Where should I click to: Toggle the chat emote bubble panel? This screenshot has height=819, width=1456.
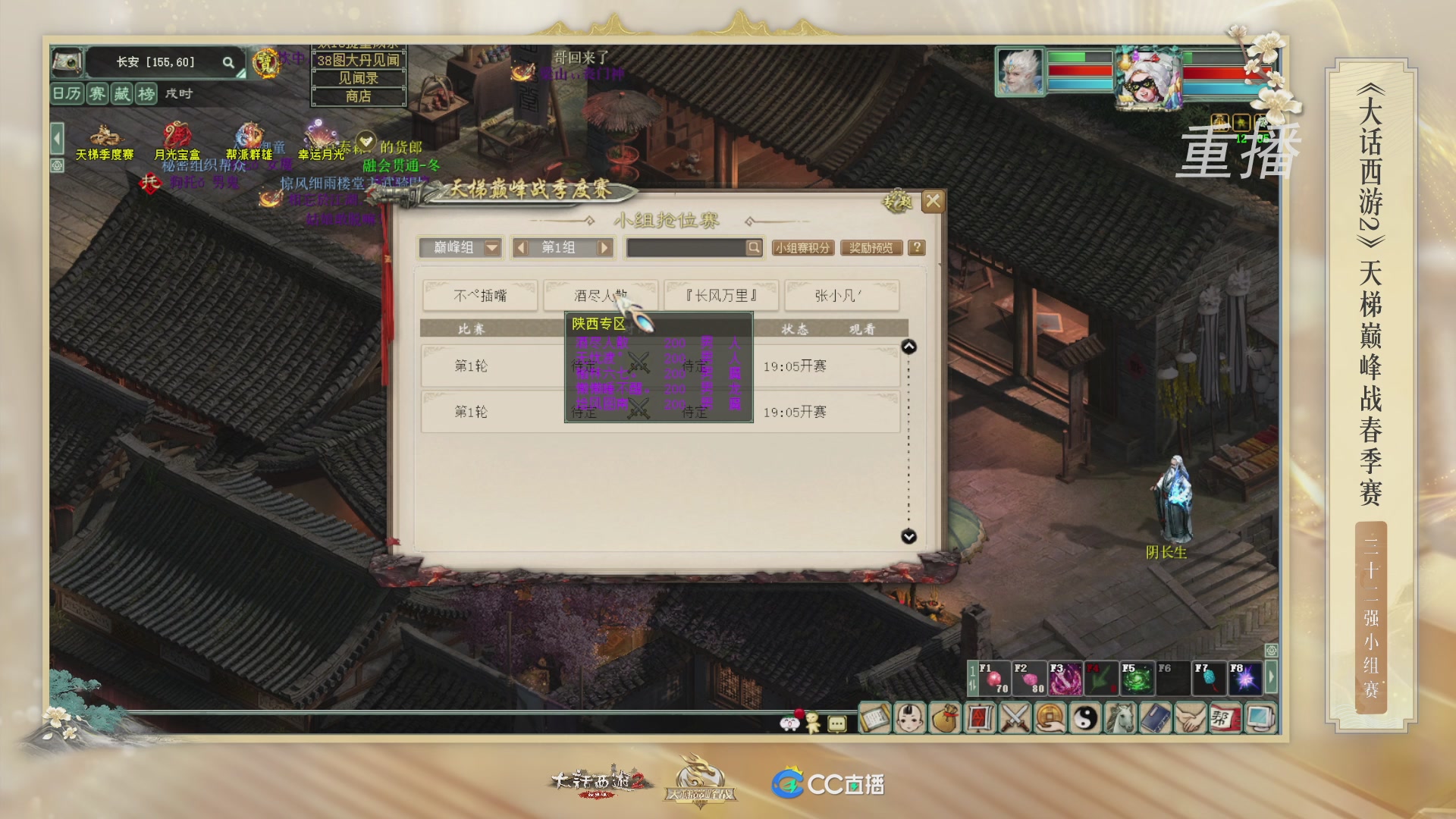(836, 724)
